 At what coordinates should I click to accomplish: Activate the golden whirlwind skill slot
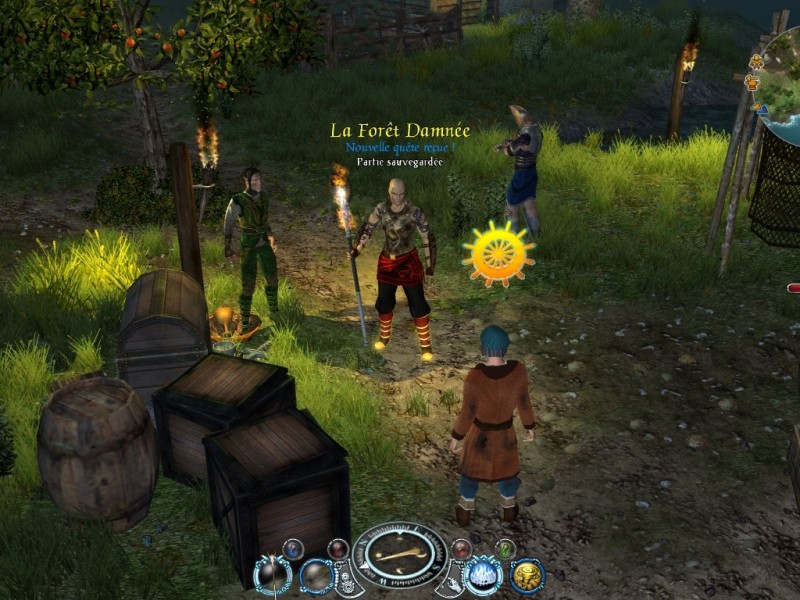click(527, 575)
